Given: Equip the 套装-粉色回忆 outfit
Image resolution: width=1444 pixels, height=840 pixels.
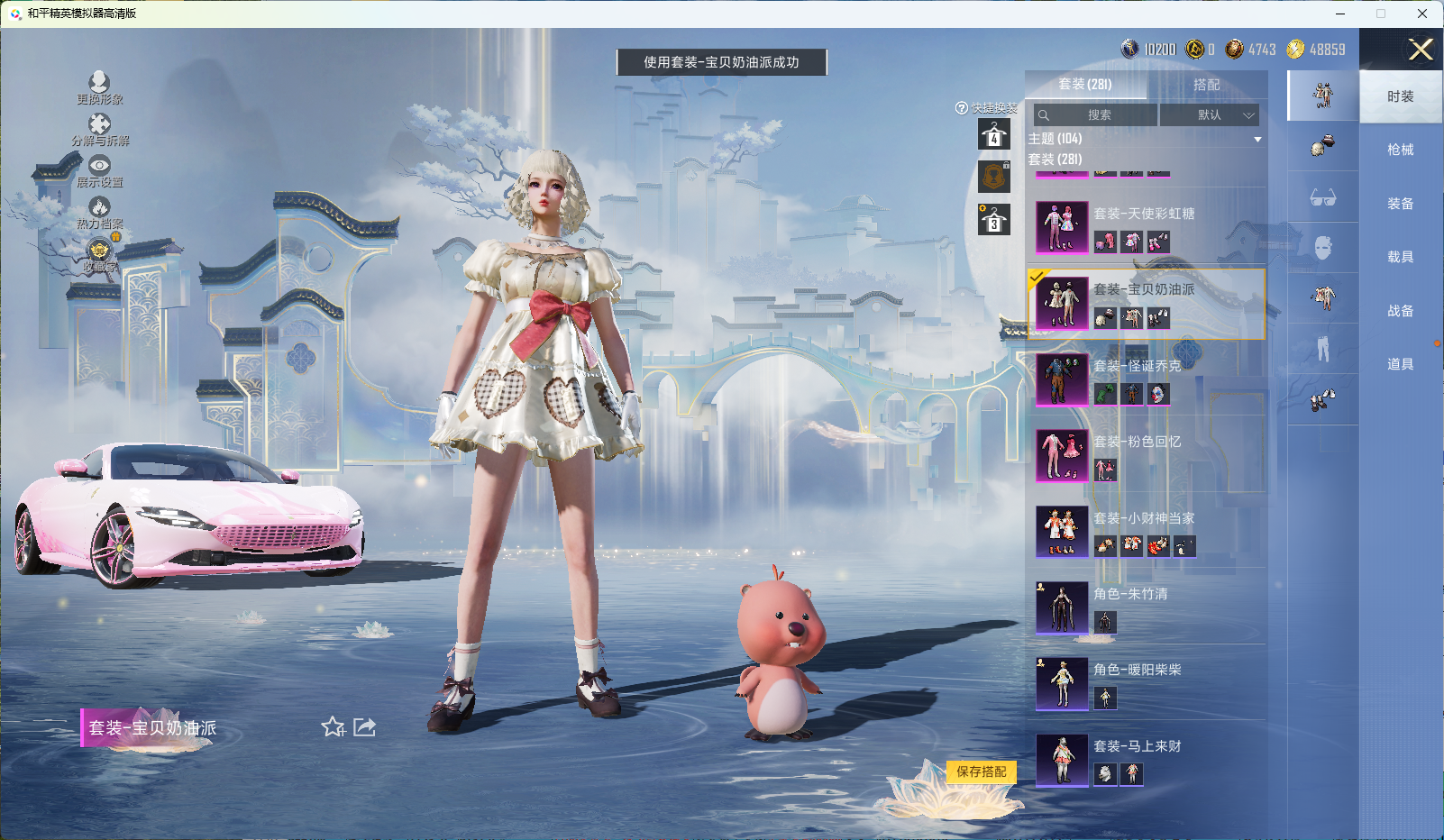Looking at the screenshot, I should tap(1145, 455).
